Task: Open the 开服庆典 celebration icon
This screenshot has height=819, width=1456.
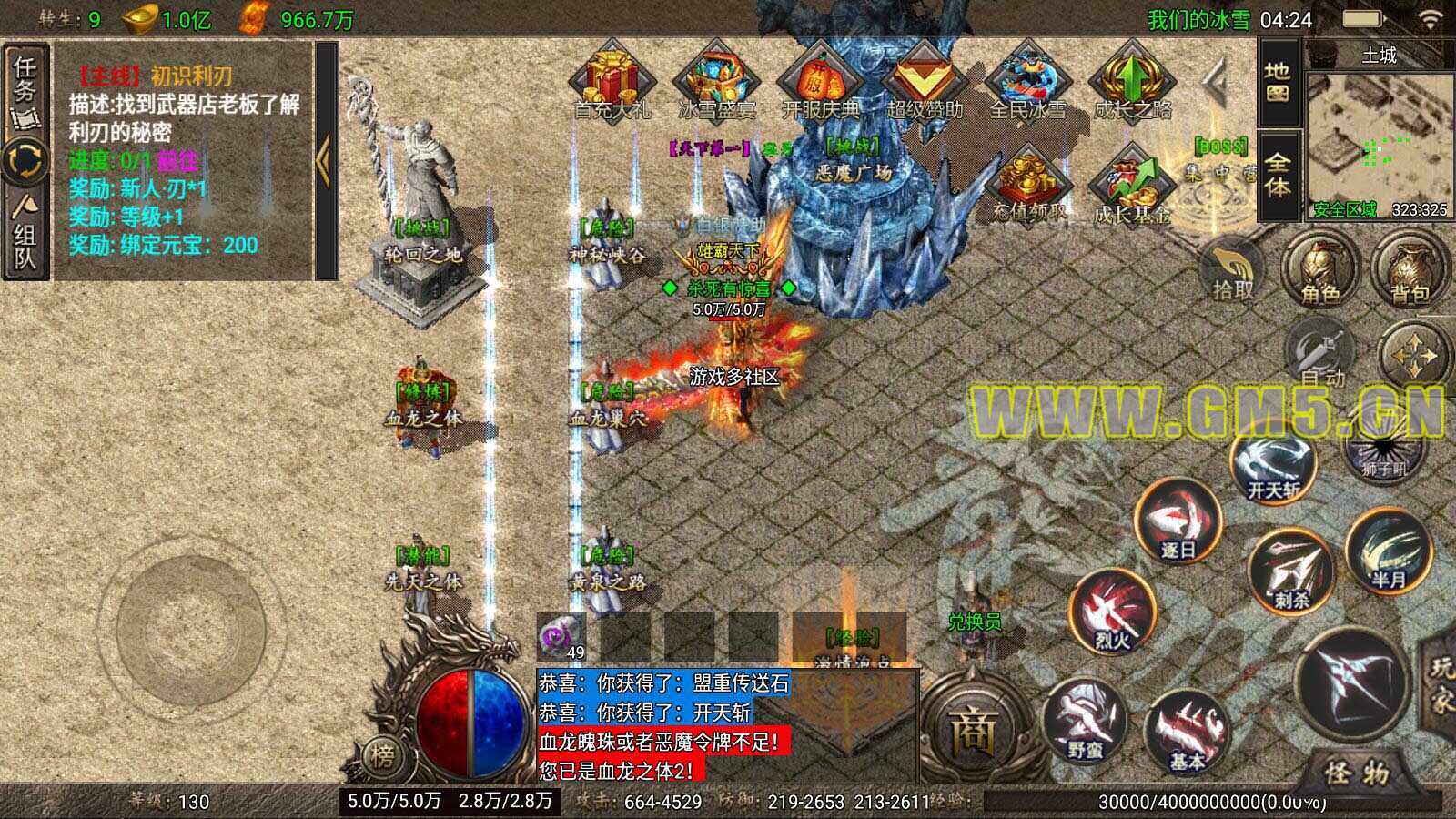Action: tap(820, 80)
